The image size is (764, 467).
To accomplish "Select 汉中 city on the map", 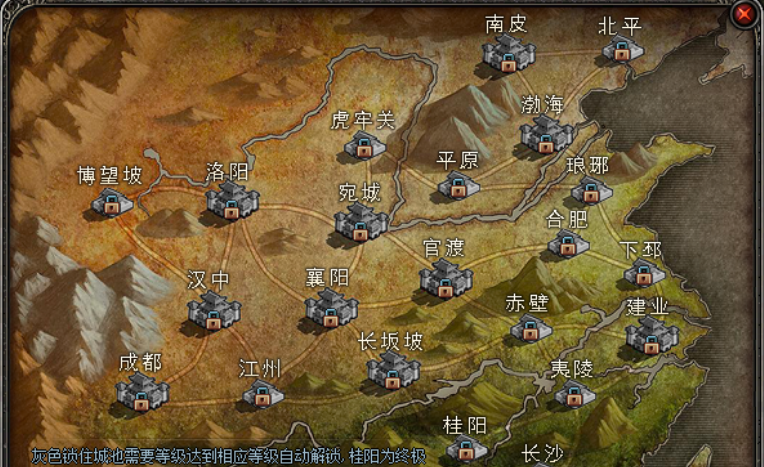I will click(213, 309).
